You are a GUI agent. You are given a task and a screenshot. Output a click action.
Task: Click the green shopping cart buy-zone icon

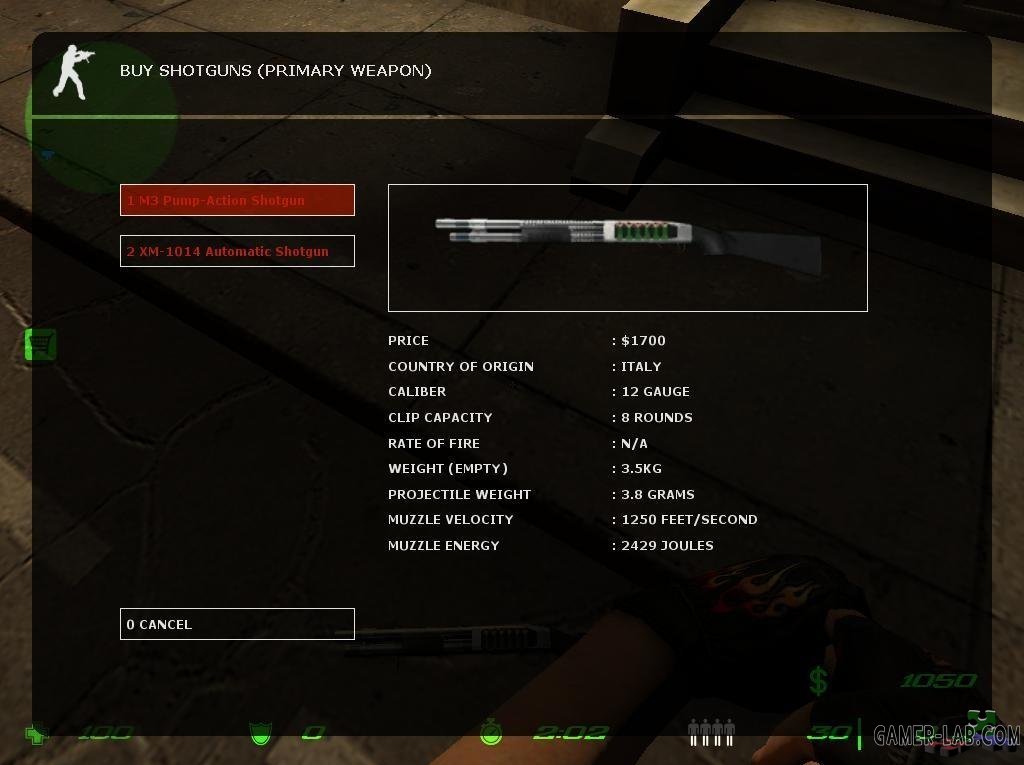point(41,345)
